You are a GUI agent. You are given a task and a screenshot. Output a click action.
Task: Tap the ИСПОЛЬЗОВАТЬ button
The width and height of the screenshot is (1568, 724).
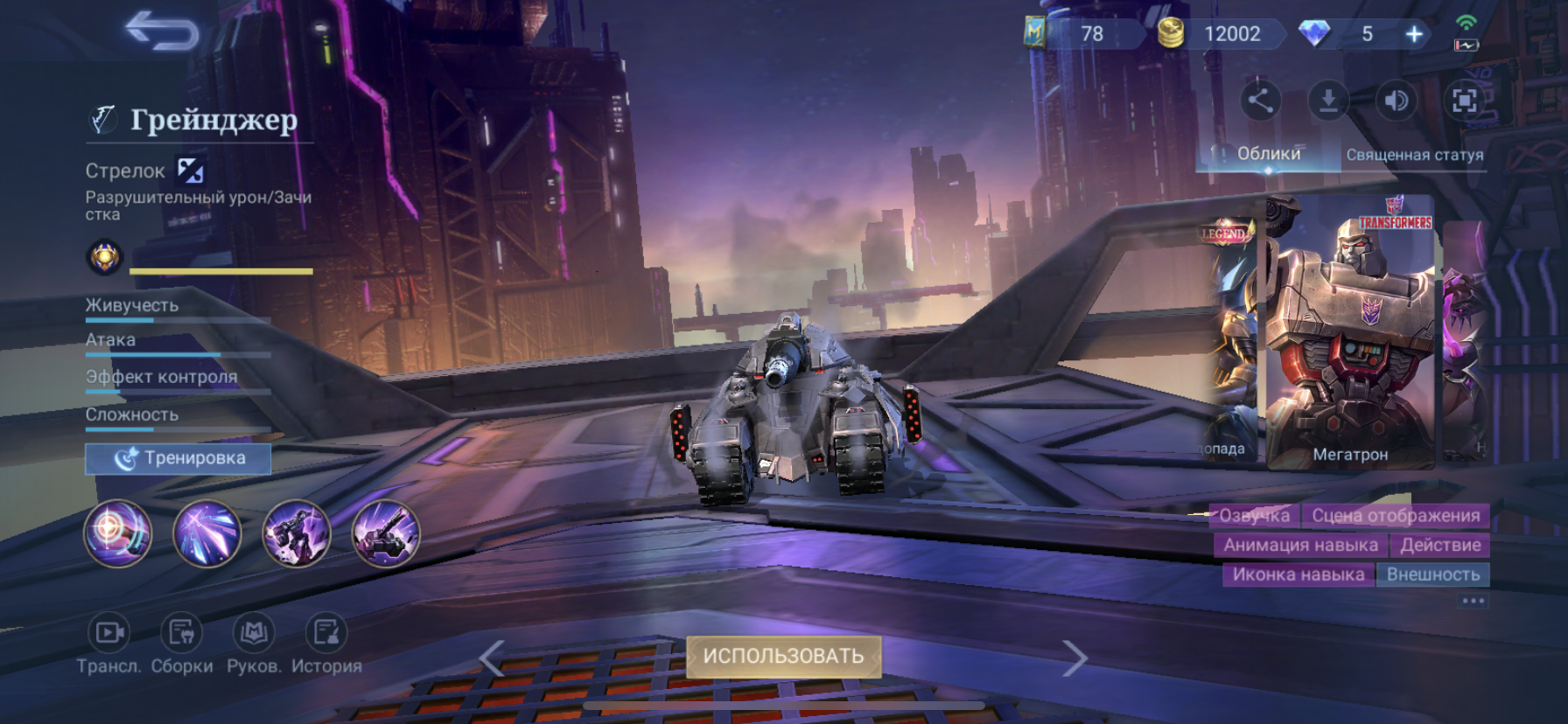click(x=783, y=656)
